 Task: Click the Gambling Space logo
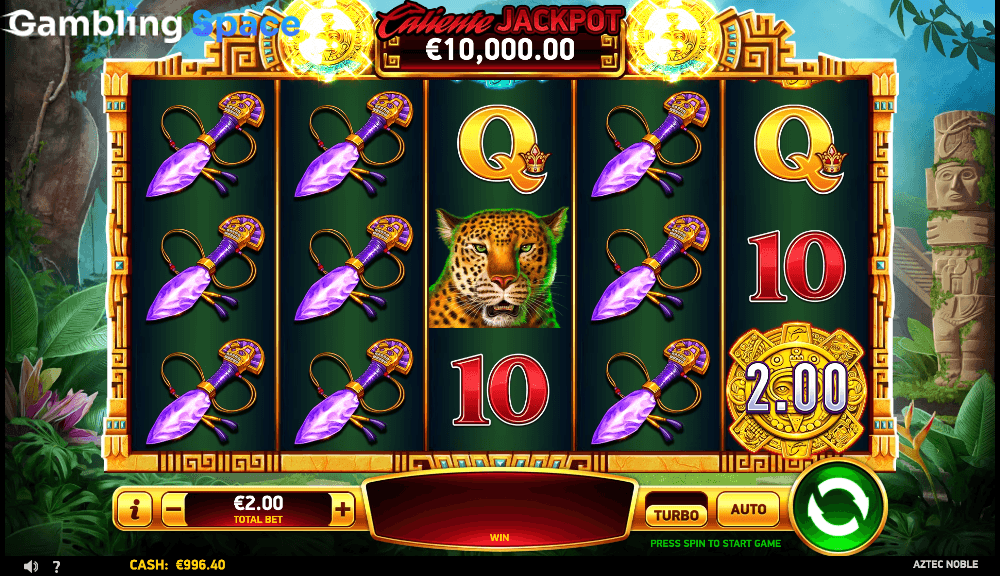click(150, 24)
